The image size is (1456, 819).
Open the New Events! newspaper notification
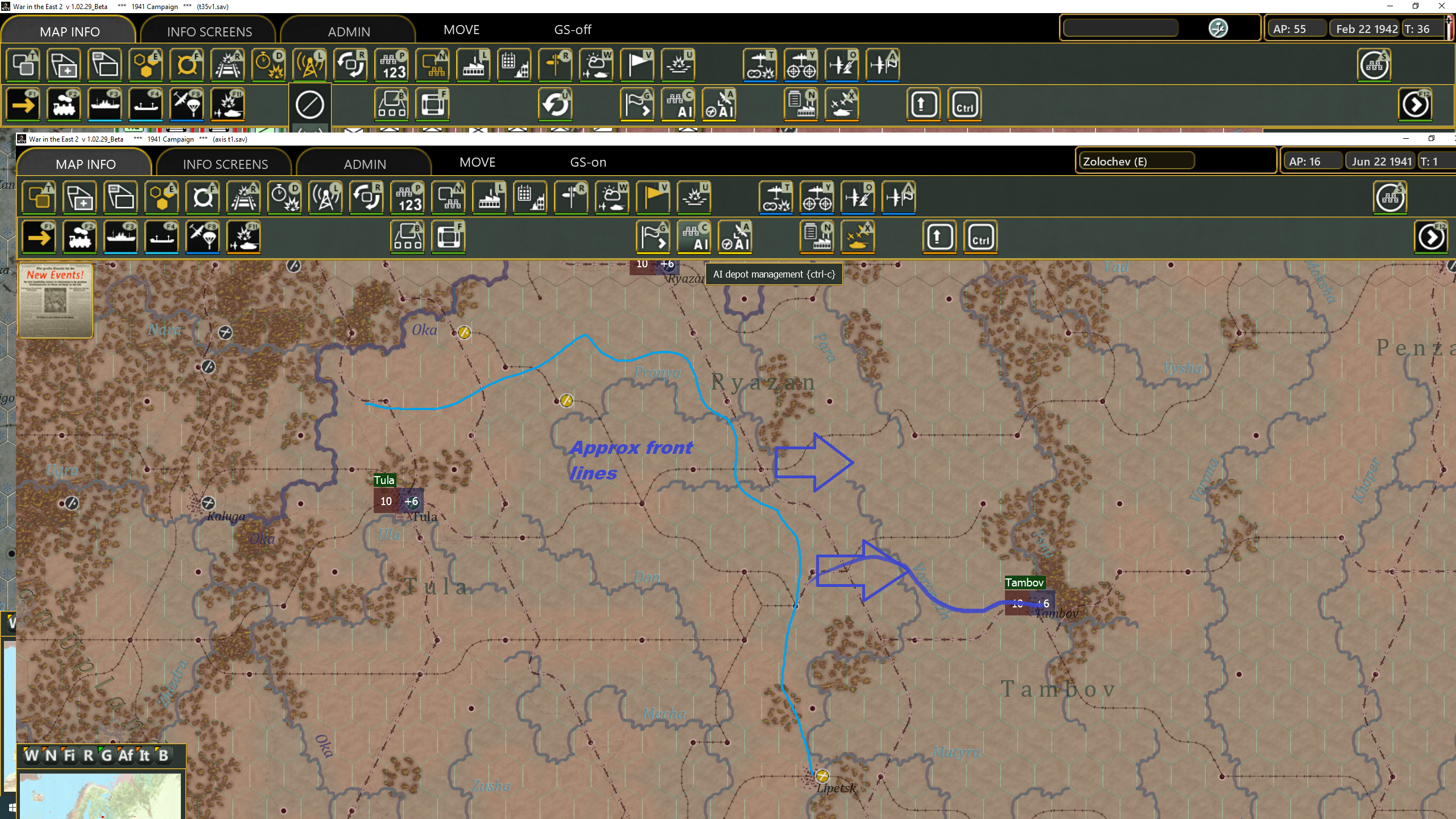(55, 300)
